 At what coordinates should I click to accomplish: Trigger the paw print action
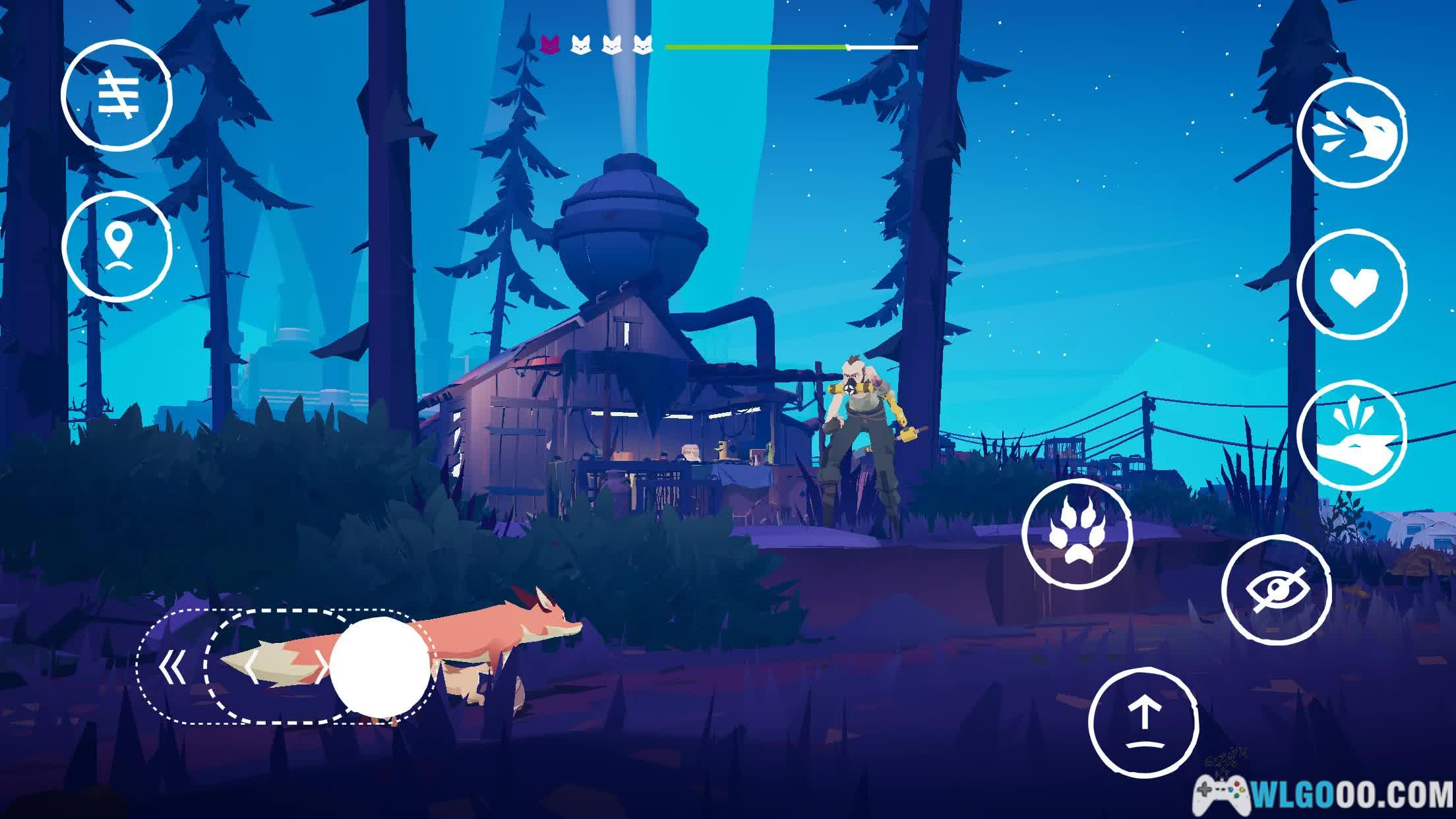[1077, 535]
